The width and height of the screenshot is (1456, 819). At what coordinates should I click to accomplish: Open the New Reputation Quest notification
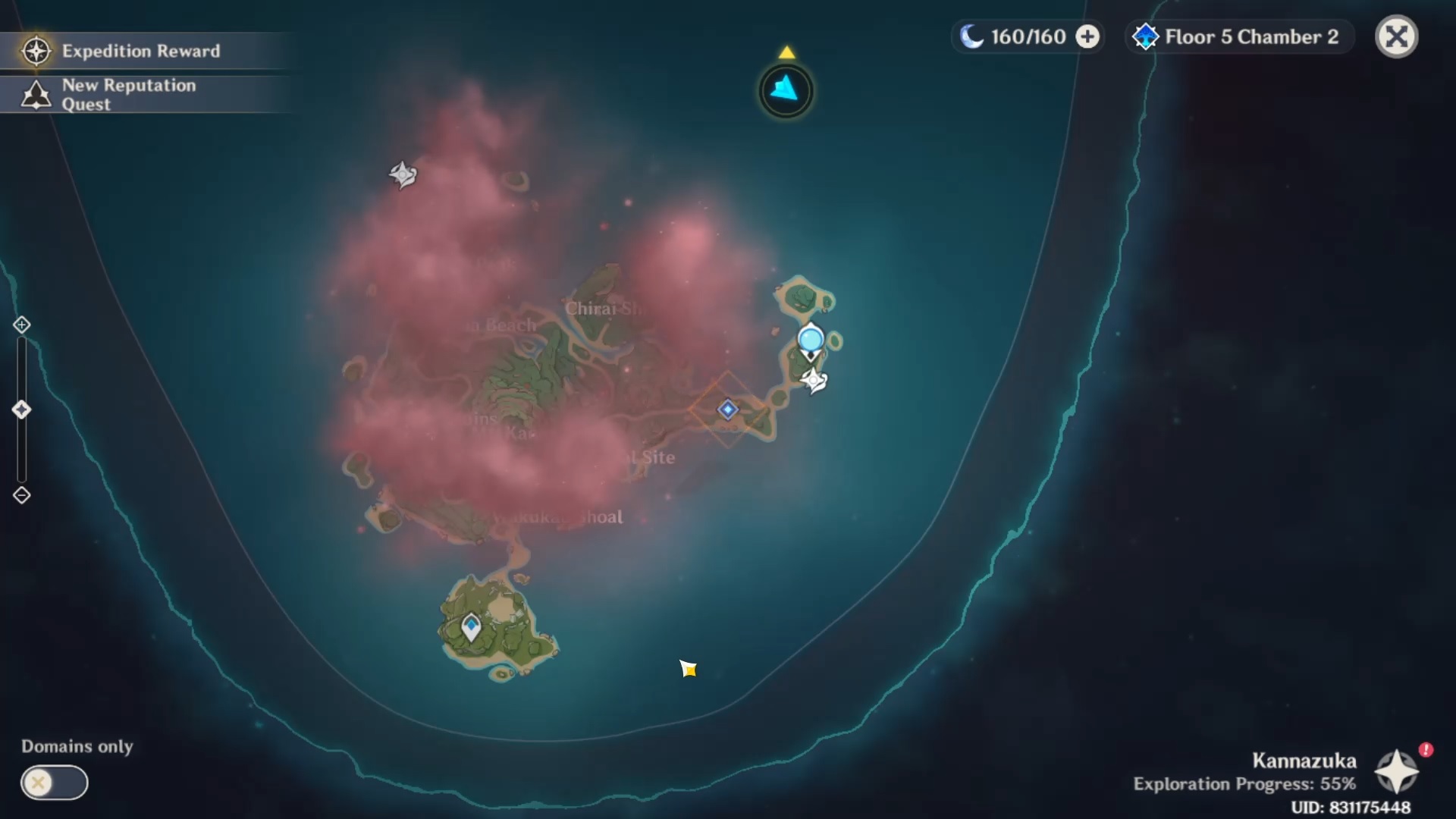point(129,95)
